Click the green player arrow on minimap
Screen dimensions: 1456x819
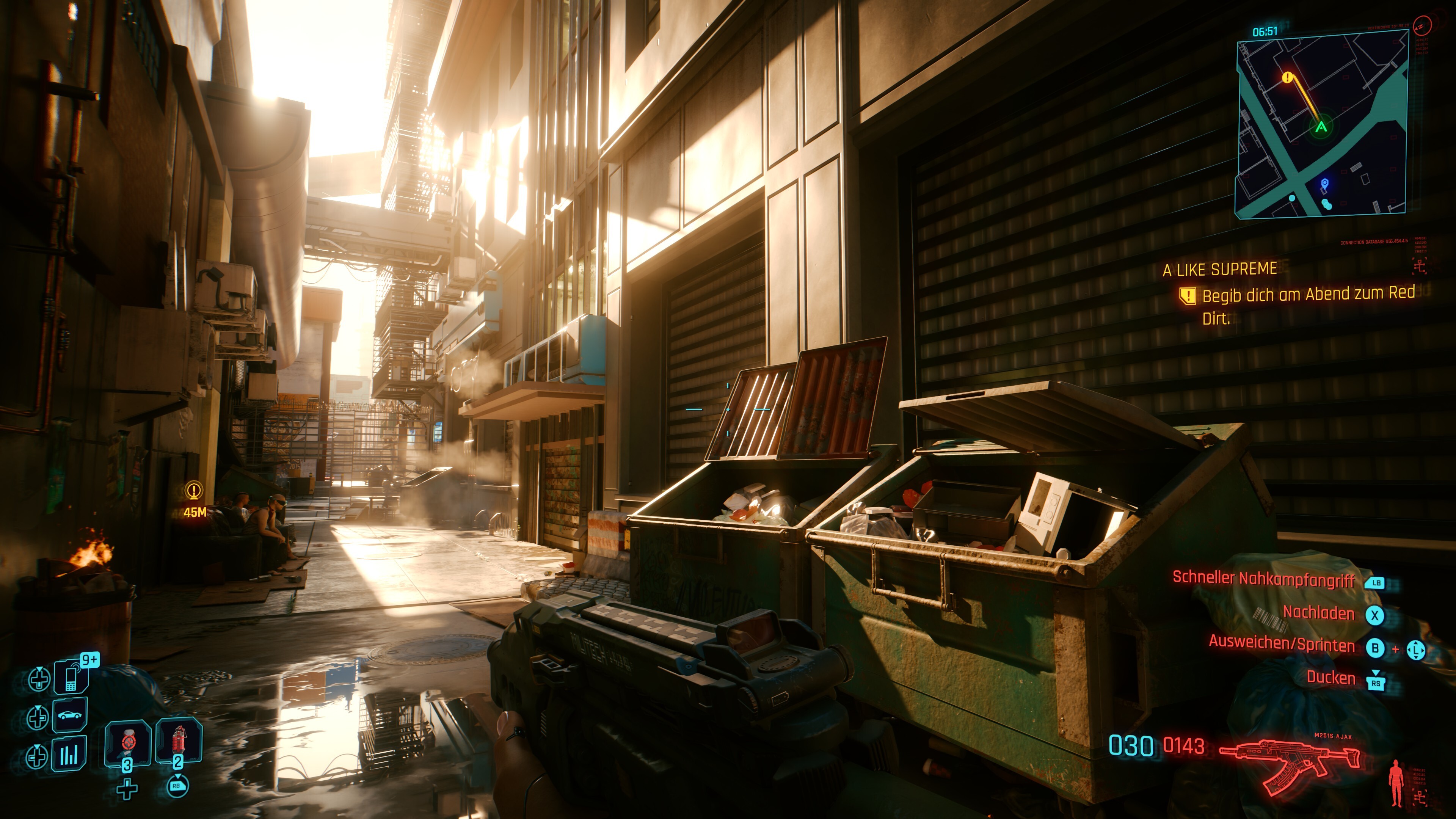(x=1321, y=127)
